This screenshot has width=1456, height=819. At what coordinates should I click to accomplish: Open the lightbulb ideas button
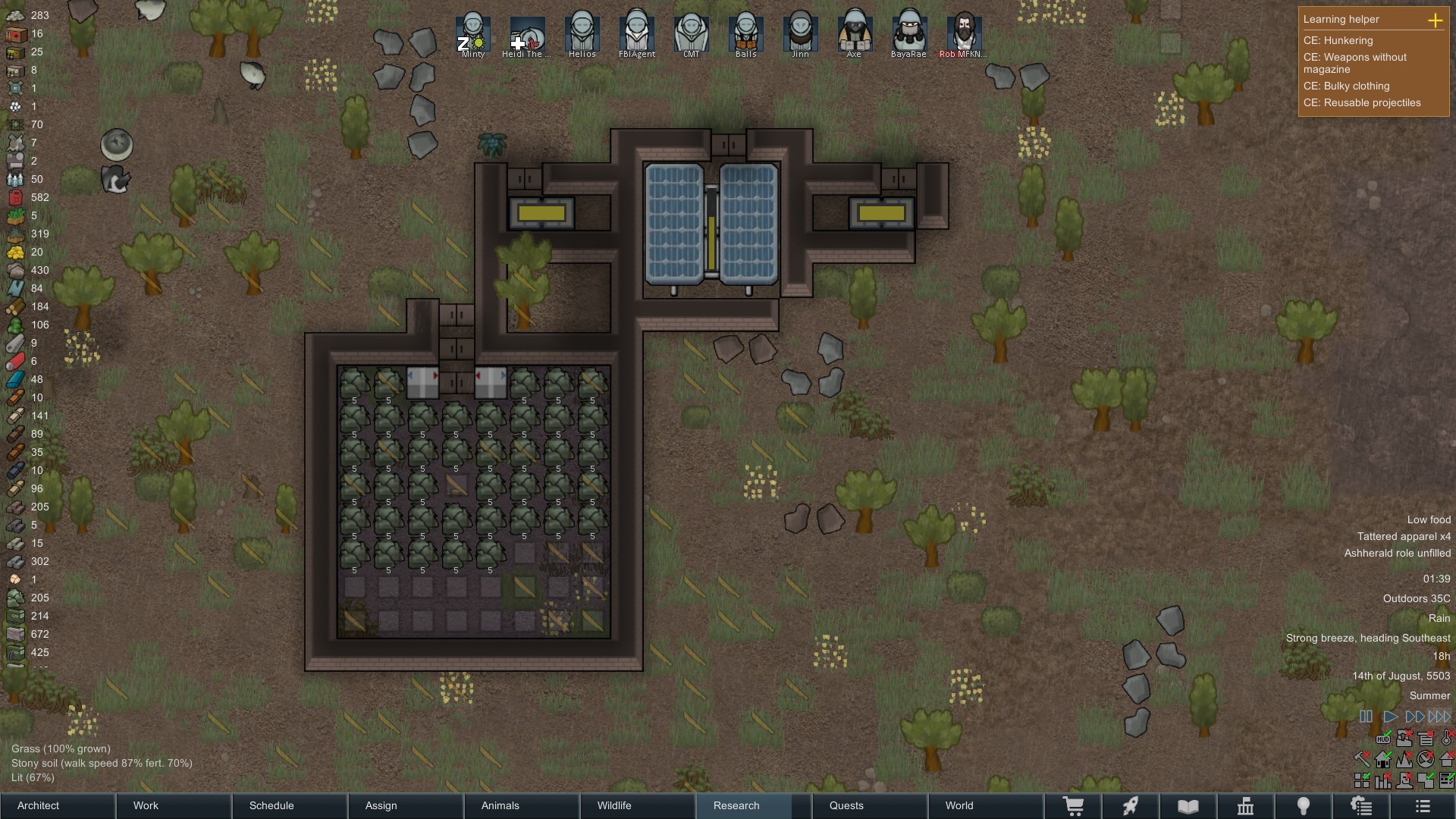tap(1304, 806)
